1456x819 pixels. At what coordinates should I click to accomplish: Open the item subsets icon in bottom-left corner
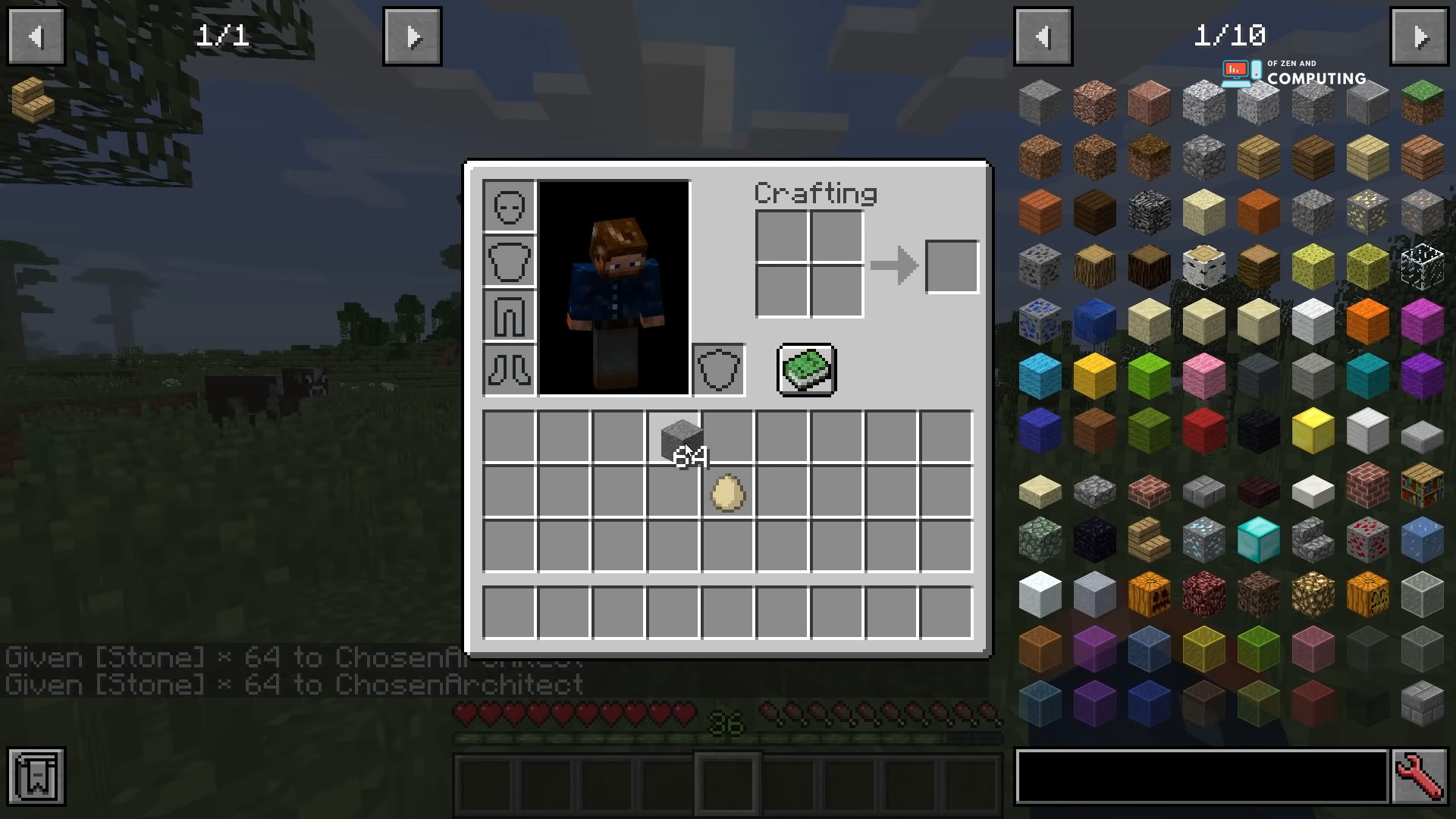tap(36, 777)
